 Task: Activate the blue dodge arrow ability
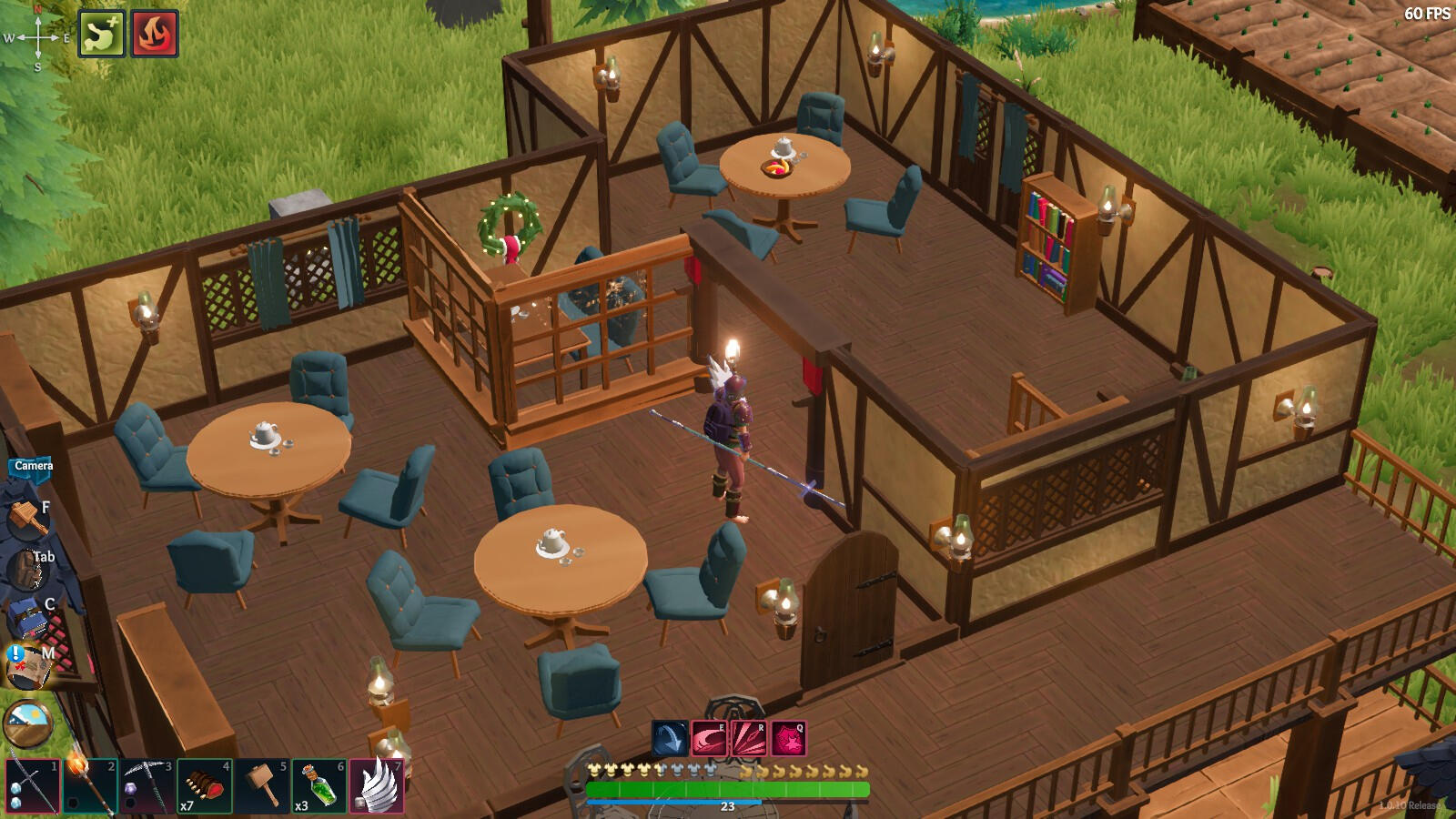click(670, 739)
